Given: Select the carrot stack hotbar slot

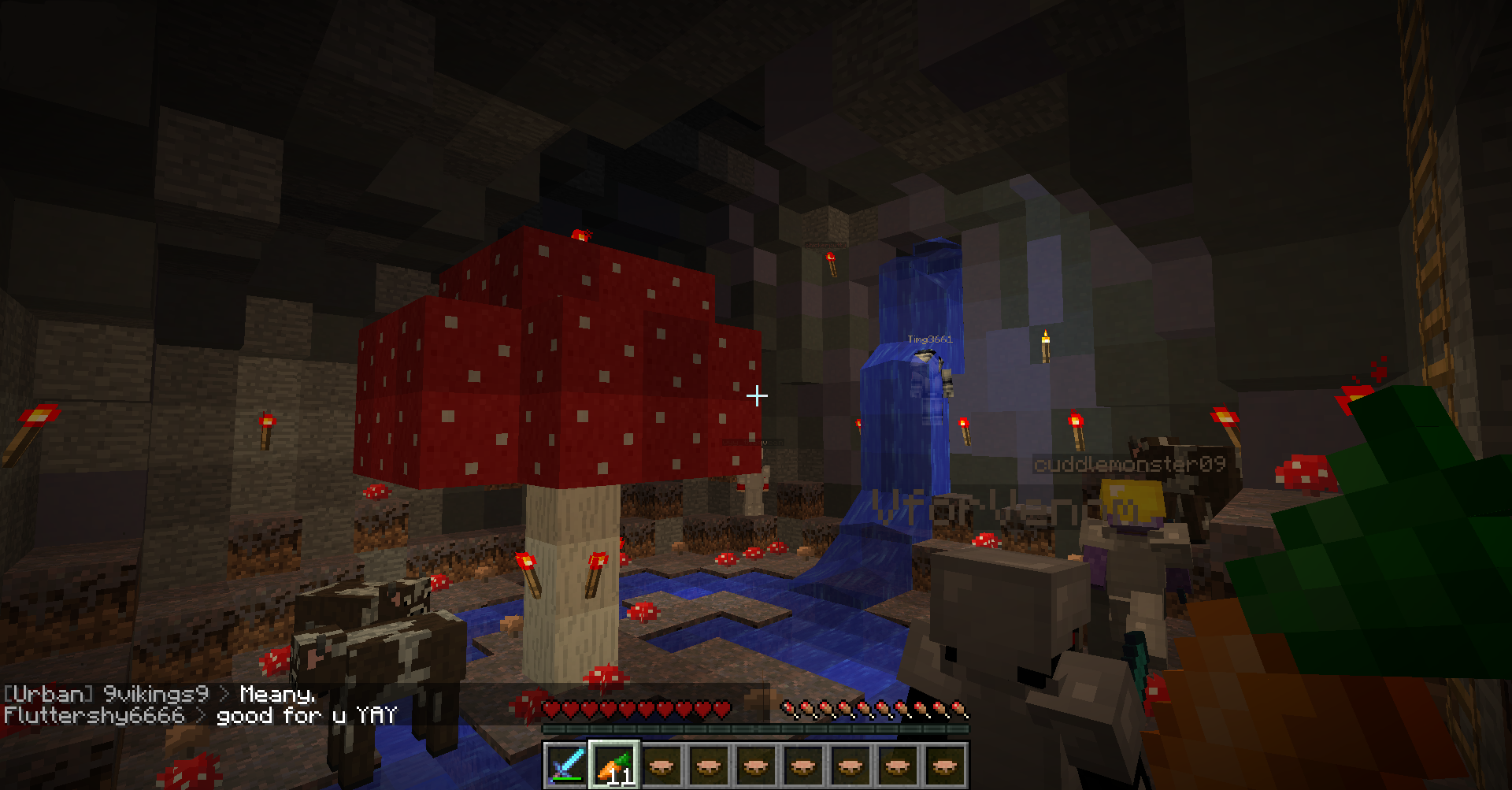Looking at the screenshot, I should click(613, 764).
